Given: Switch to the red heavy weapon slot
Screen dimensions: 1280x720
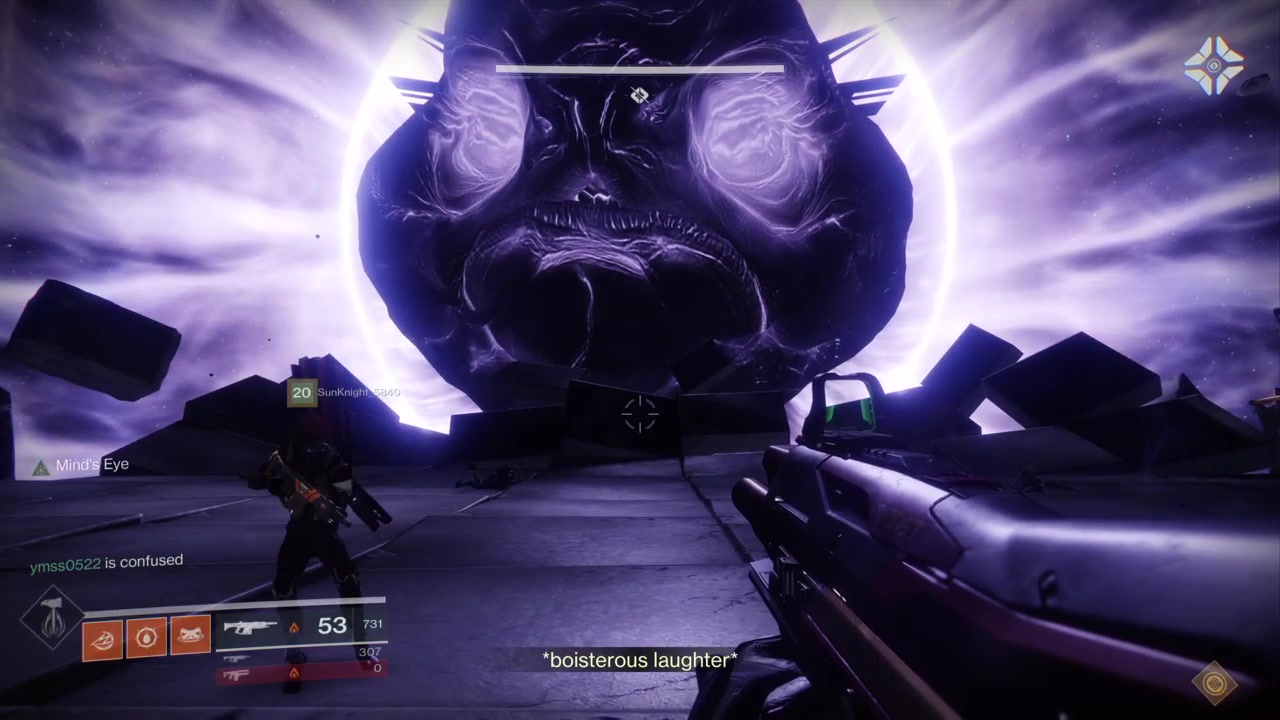Looking at the screenshot, I should click(x=300, y=673).
